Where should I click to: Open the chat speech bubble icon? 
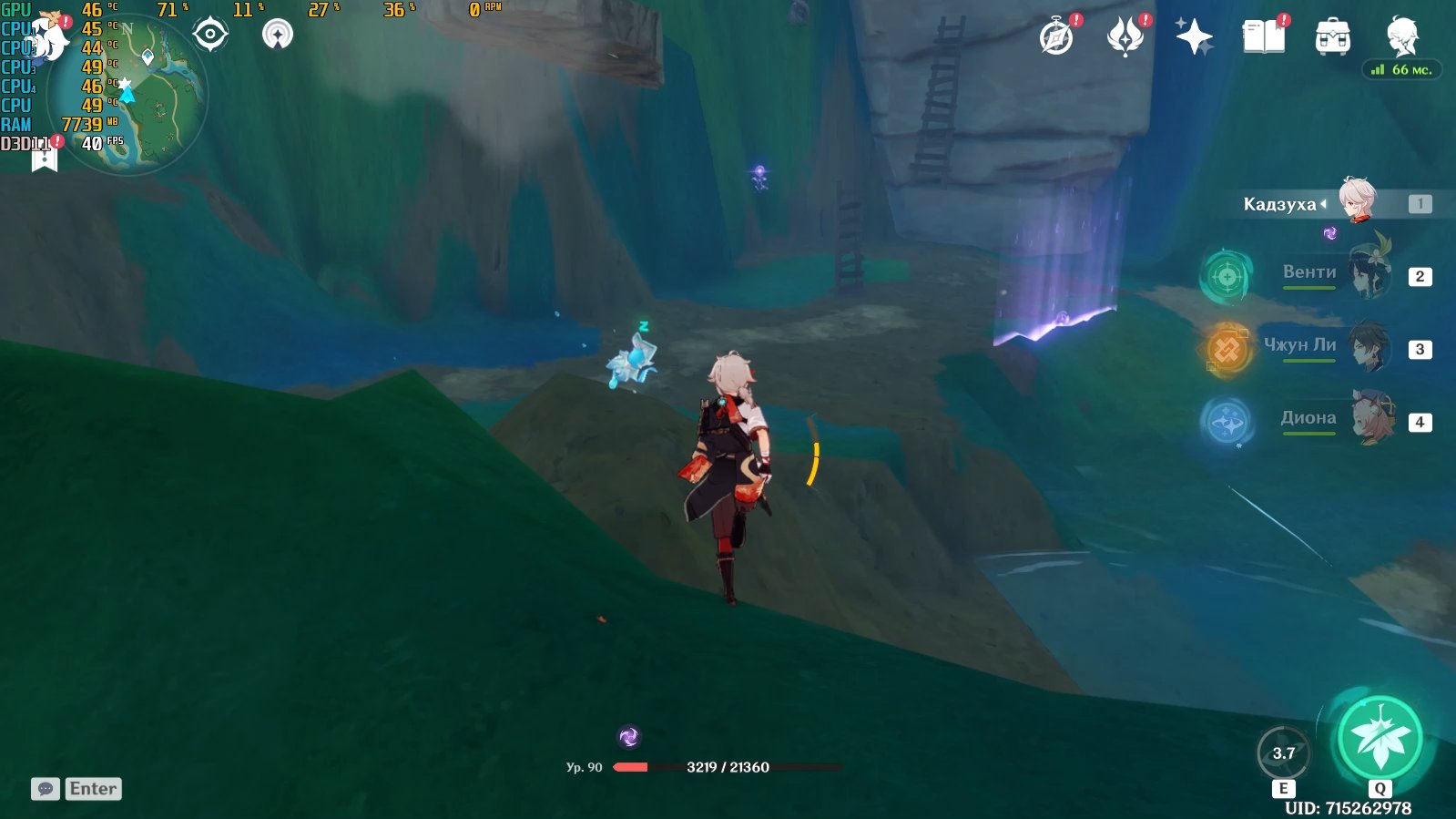[x=46, y=789]
